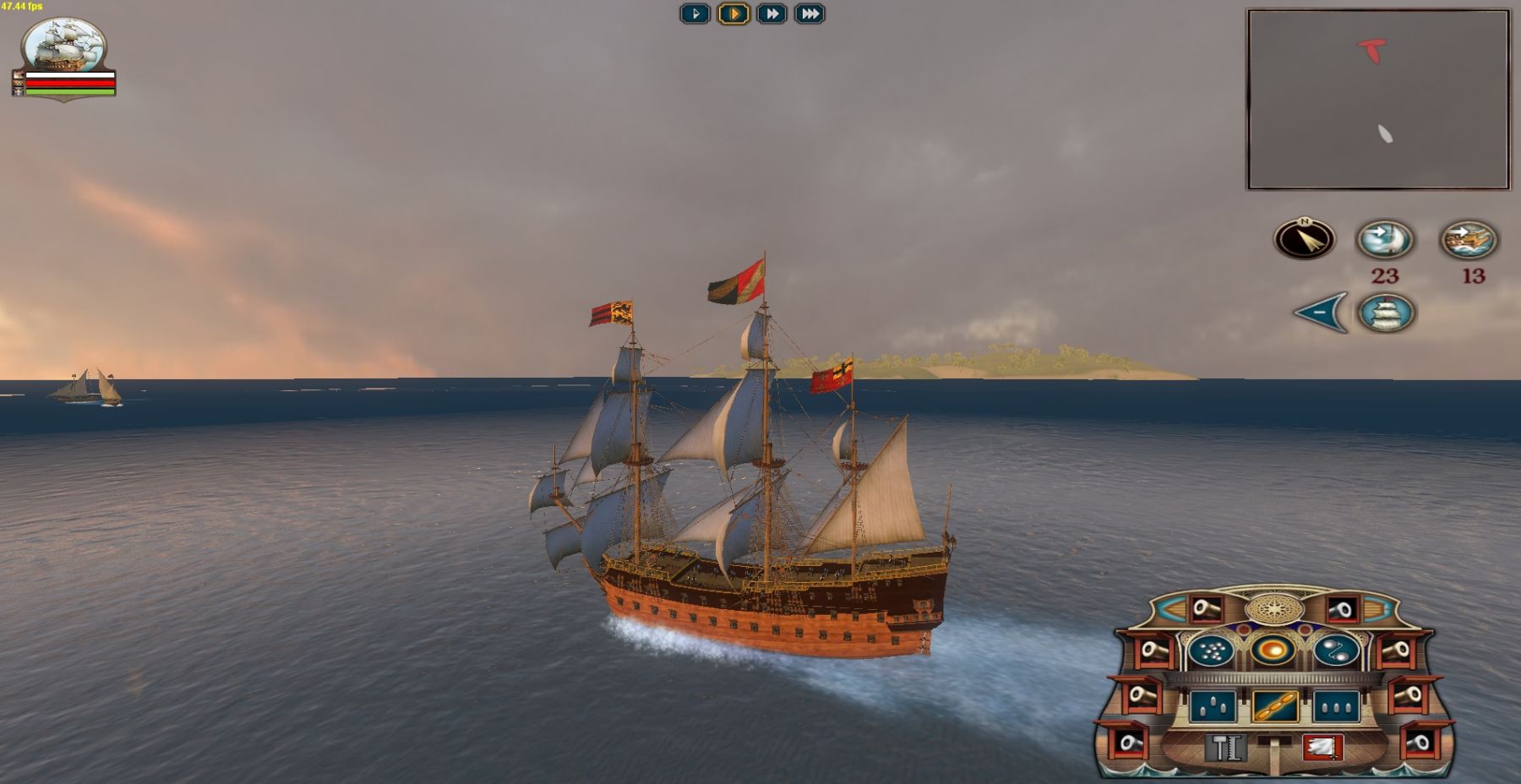Select the ship portrait in top-left corner
Screen dimensions: 1521x784
coord(64,45)
